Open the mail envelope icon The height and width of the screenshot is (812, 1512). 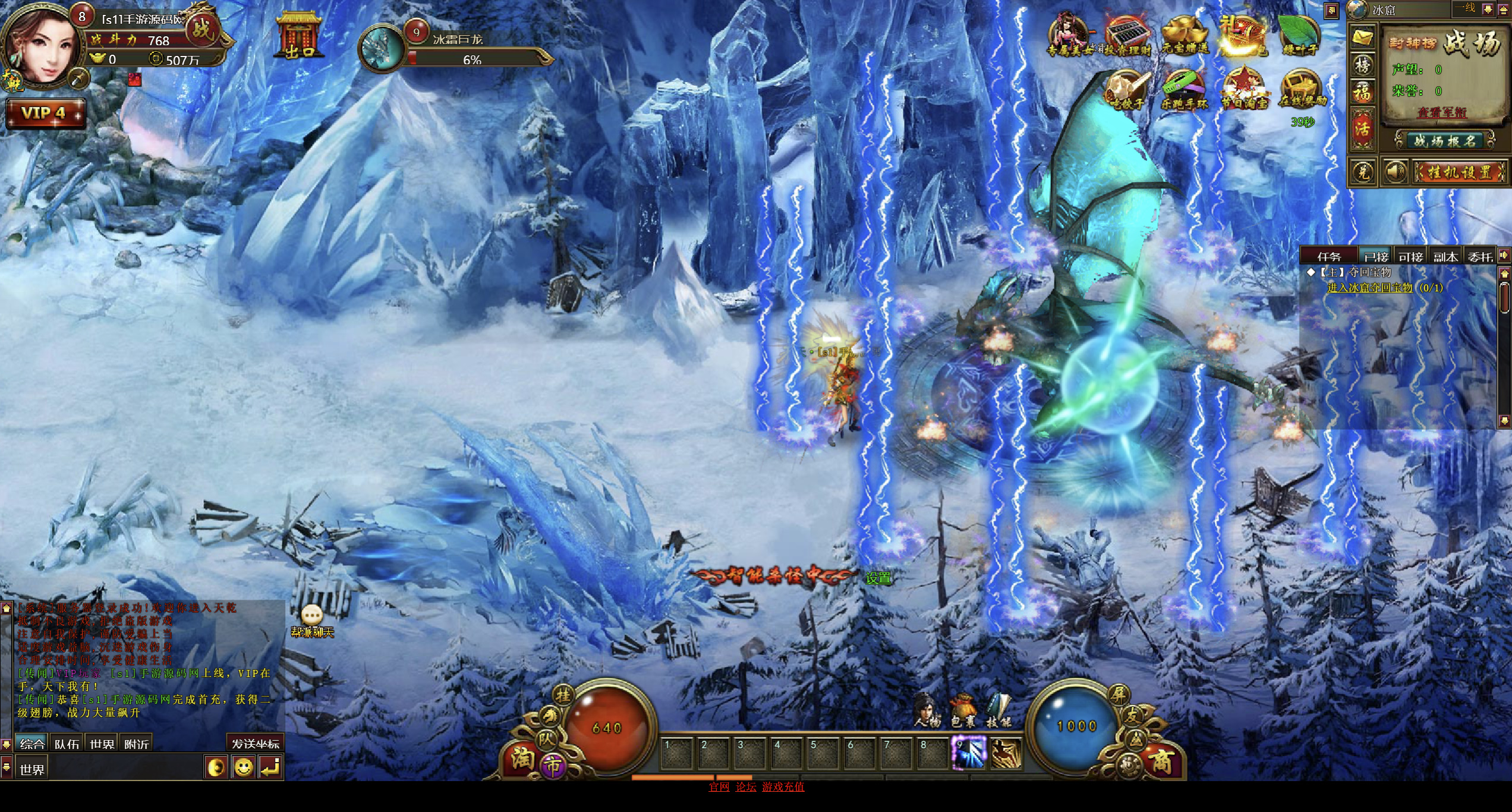[1362, 38]
